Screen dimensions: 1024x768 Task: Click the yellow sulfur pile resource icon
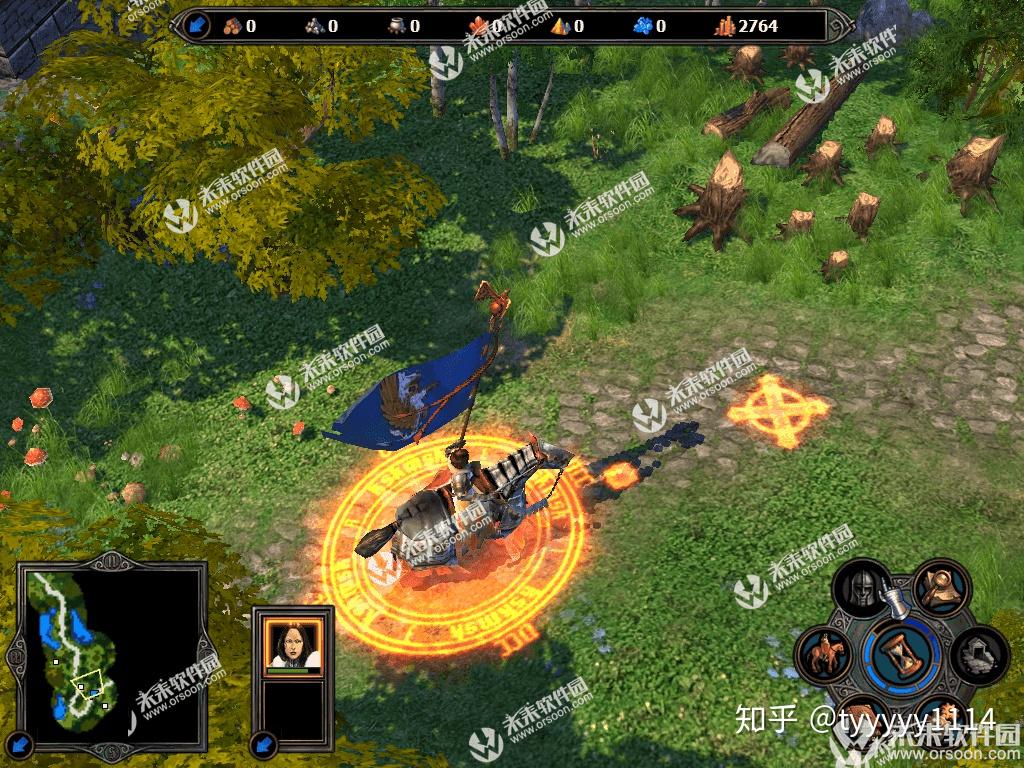point(560,26)
